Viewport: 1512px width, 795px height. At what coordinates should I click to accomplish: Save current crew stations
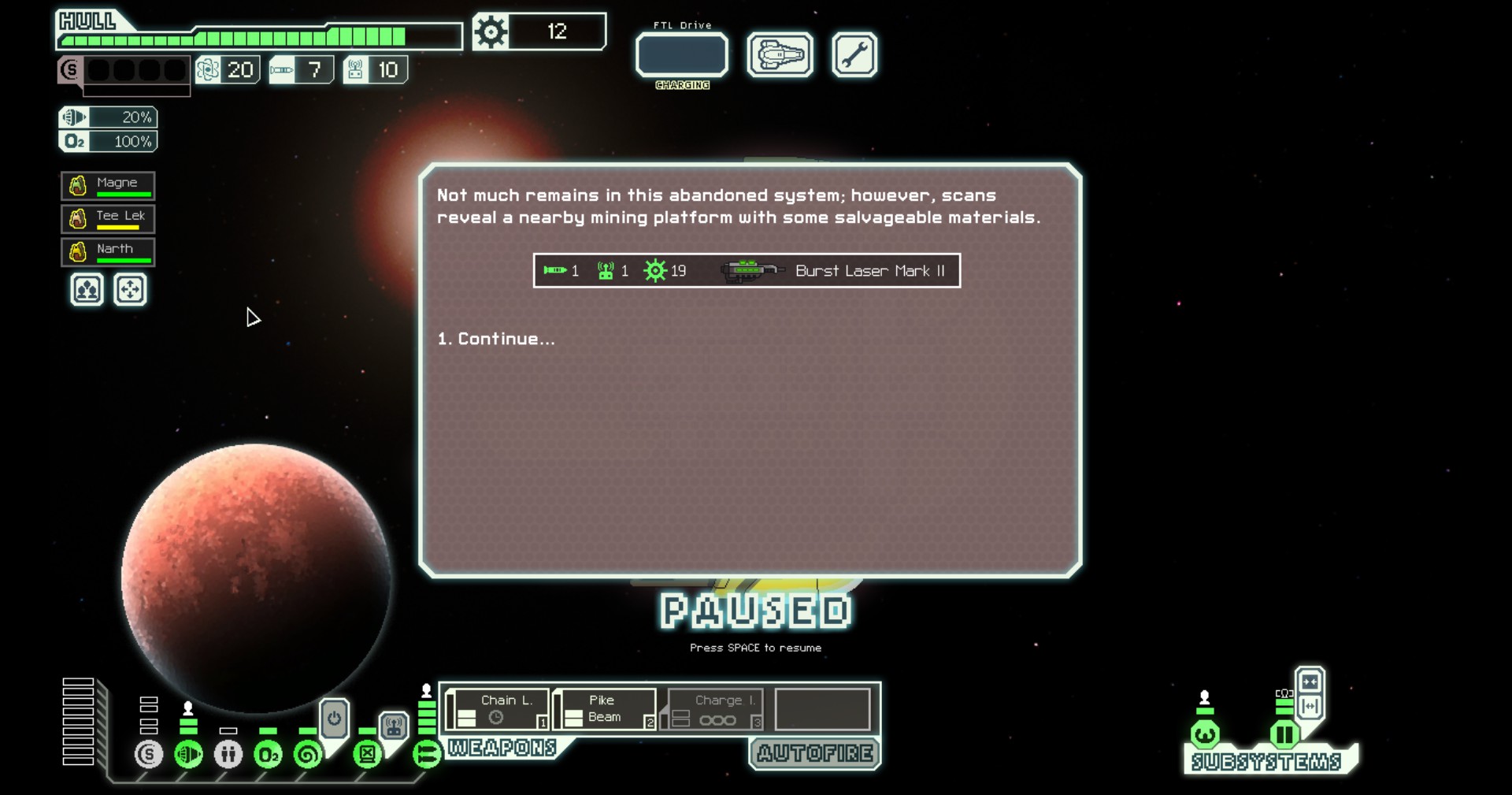click(87, 290)
